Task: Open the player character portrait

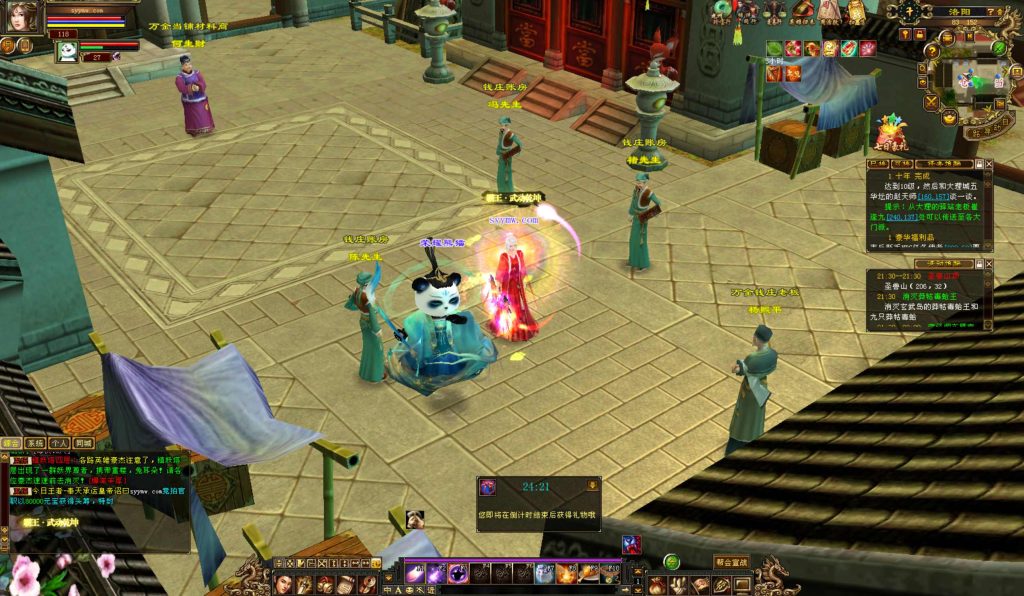Action: tap(22, 16)
